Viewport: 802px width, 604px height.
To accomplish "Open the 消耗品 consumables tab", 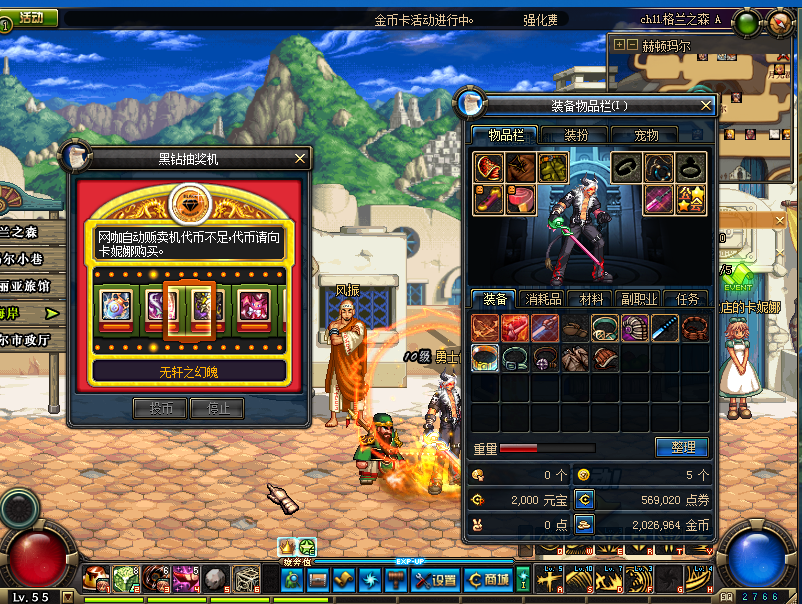I will (543, 298).
